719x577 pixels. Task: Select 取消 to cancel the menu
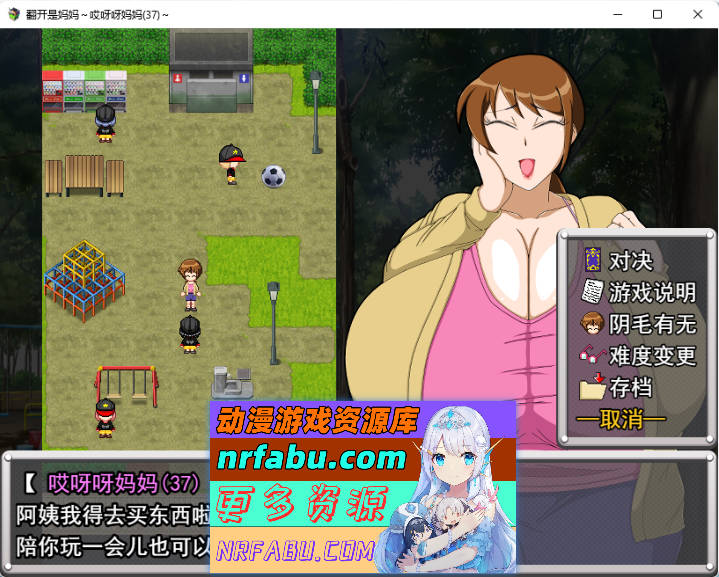coord(621,419)
